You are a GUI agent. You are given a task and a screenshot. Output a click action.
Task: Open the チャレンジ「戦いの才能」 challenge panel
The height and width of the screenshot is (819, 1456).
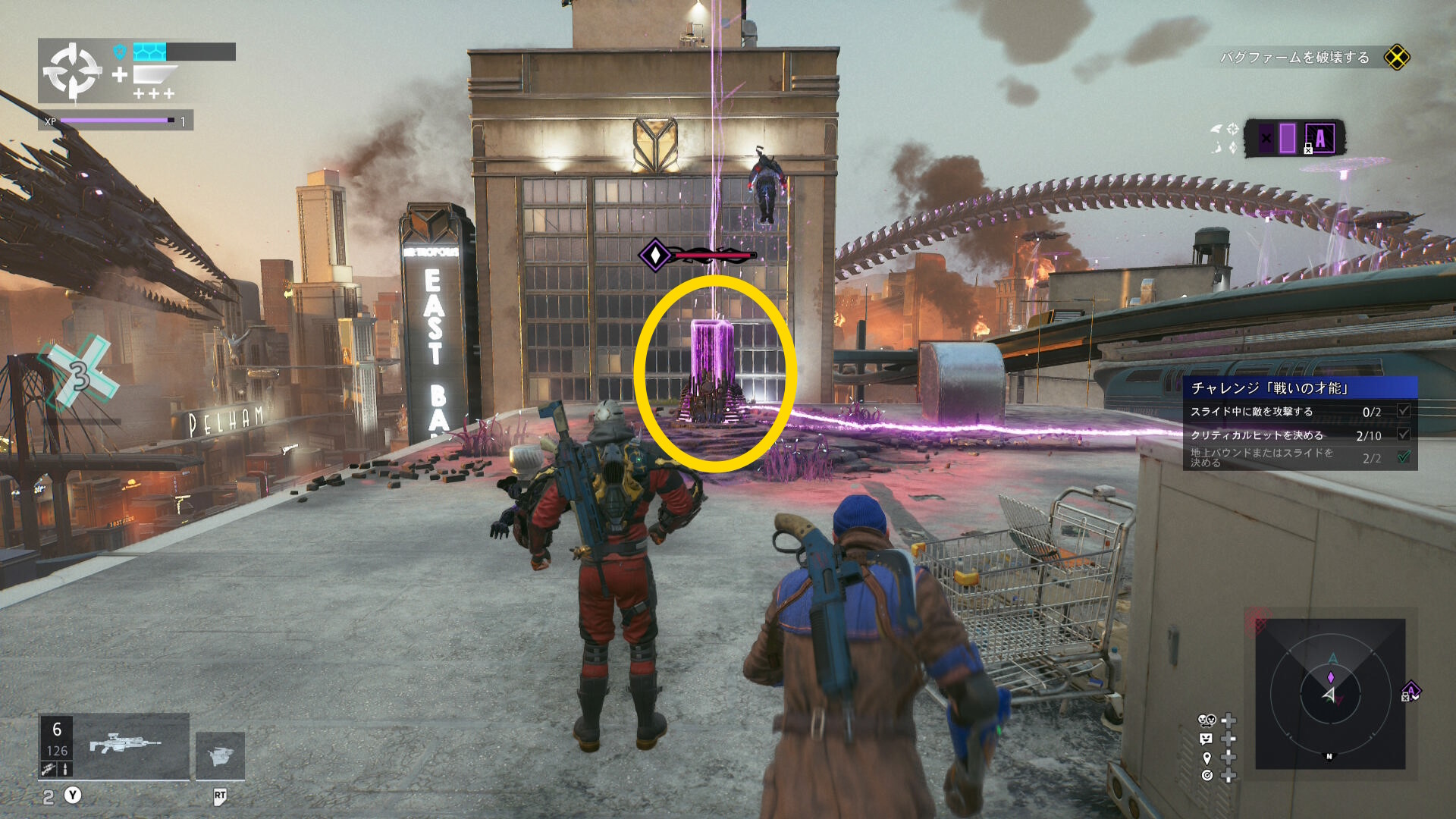(x=1300, y=388)
